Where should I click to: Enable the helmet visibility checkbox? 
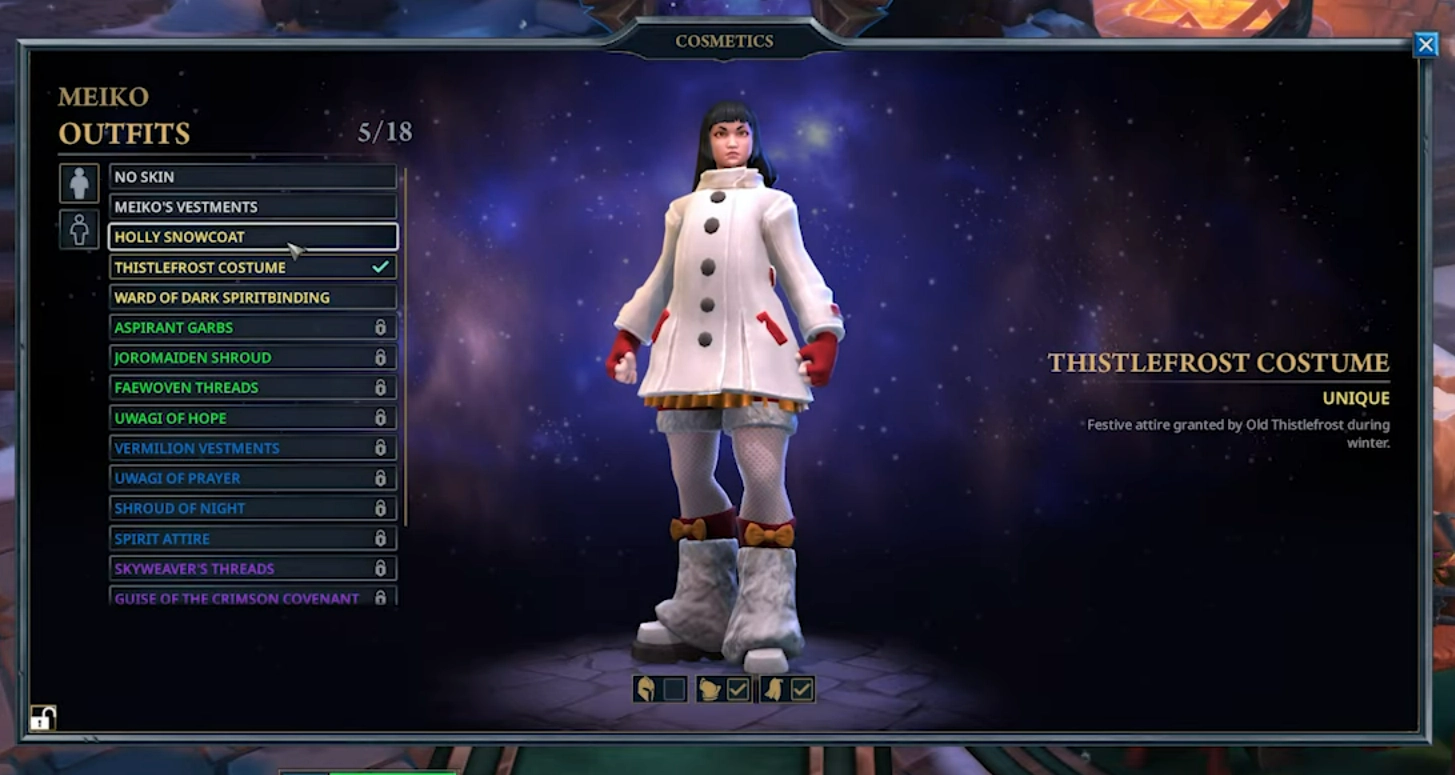pos(674,689)
